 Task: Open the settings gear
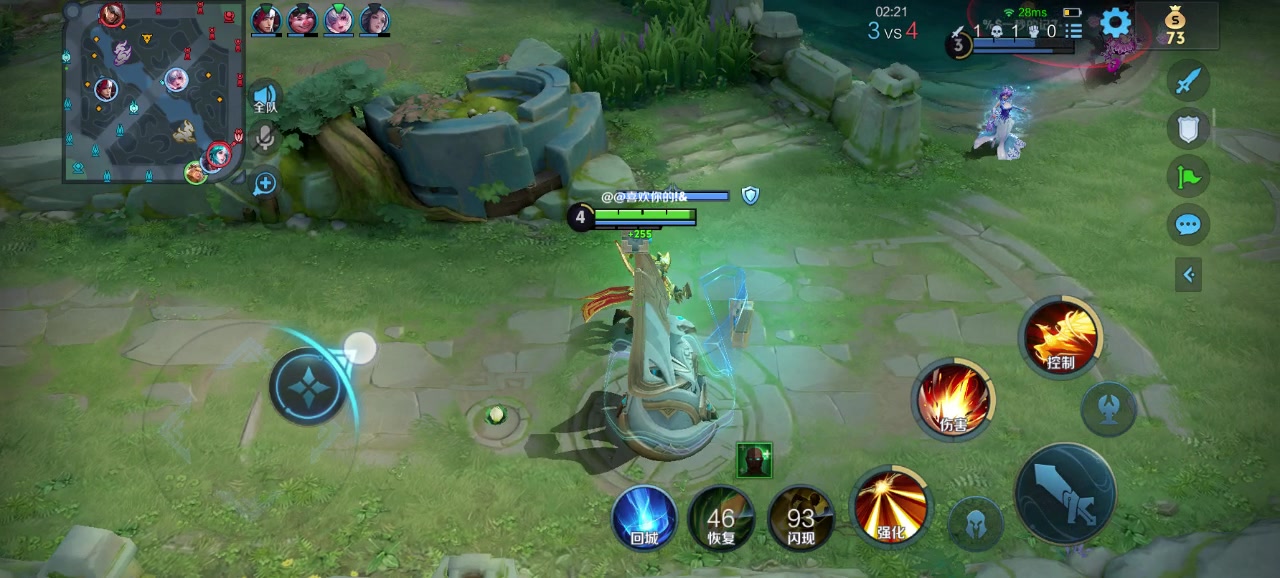[1115, 22]
